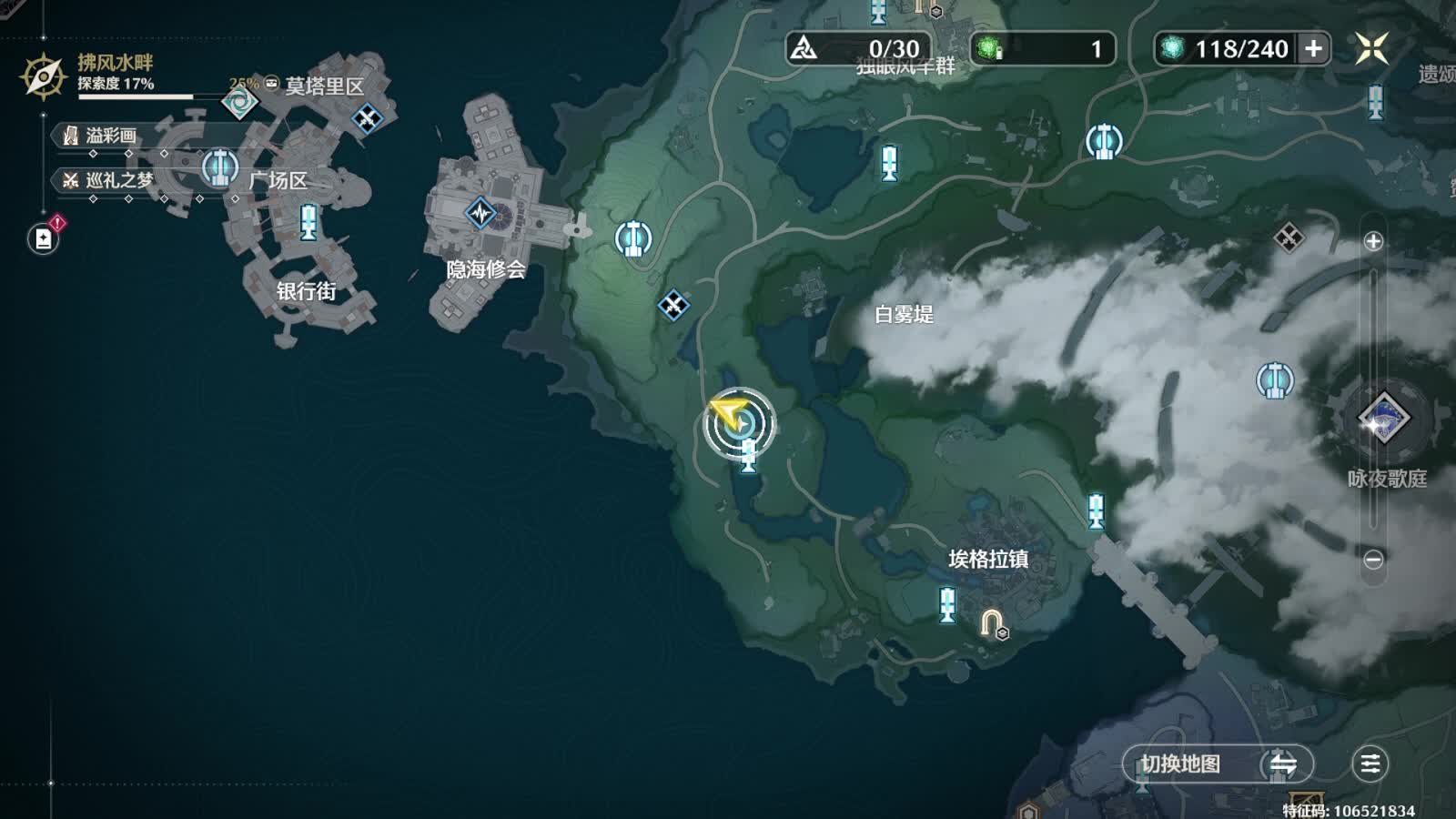Close the map with the X button
Image resolution: width=1456 pixels, height=819 pixels.
tap(1371, 48)
